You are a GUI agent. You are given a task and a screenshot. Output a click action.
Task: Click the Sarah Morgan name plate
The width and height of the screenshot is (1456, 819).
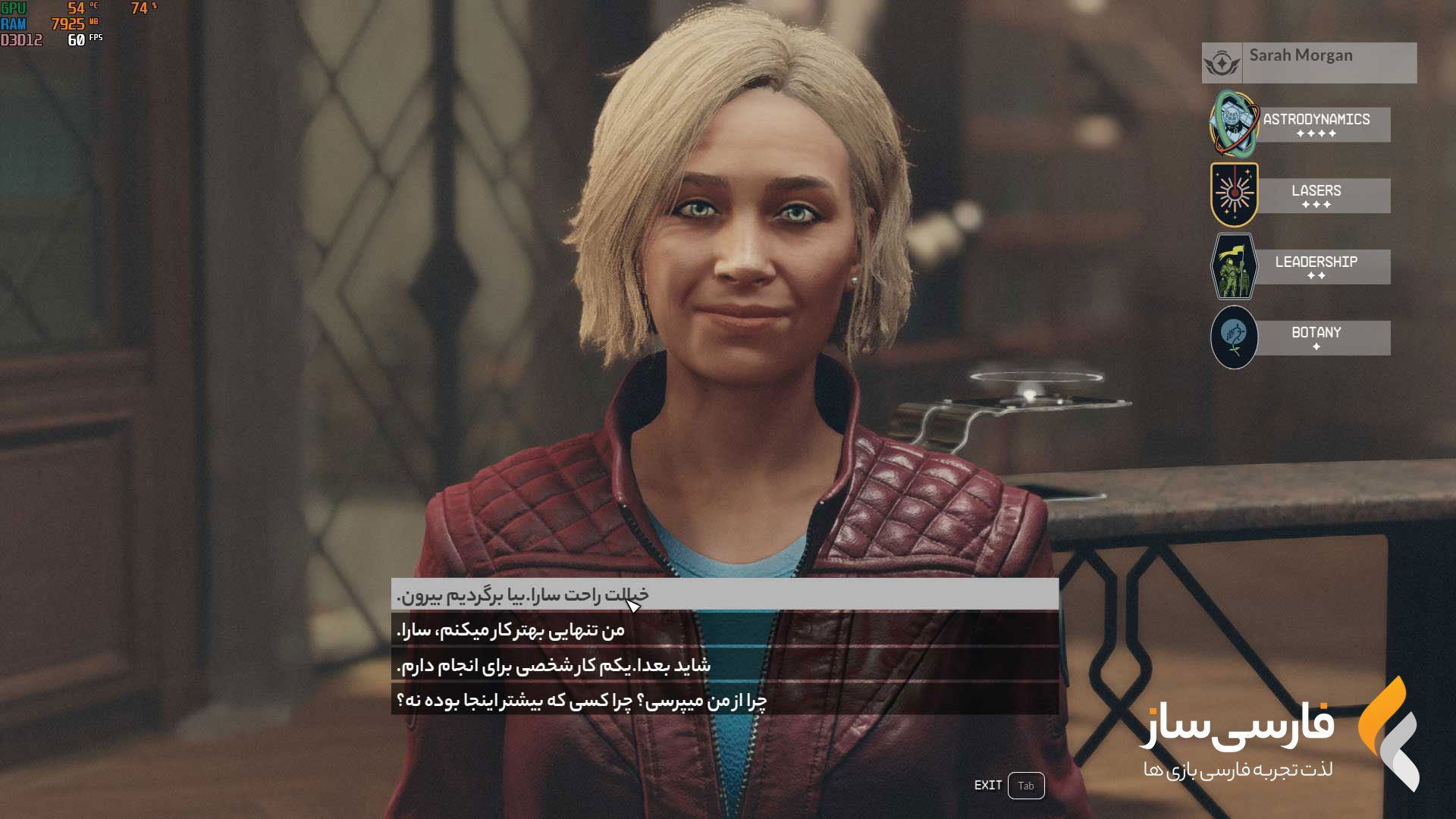[1309, 62]
